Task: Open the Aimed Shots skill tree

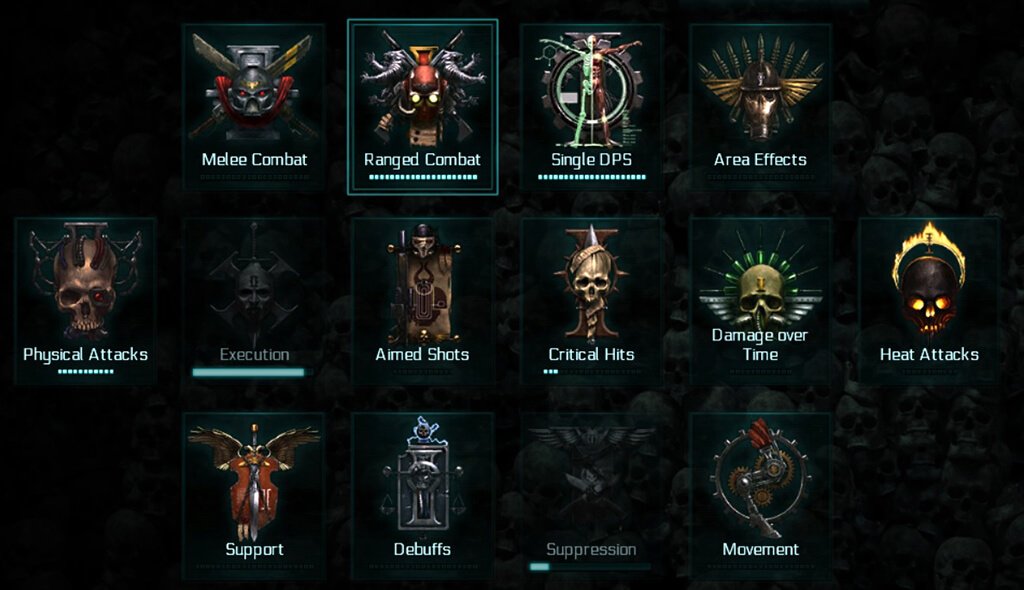Action: pyautogui.click(x=422, y=300)
